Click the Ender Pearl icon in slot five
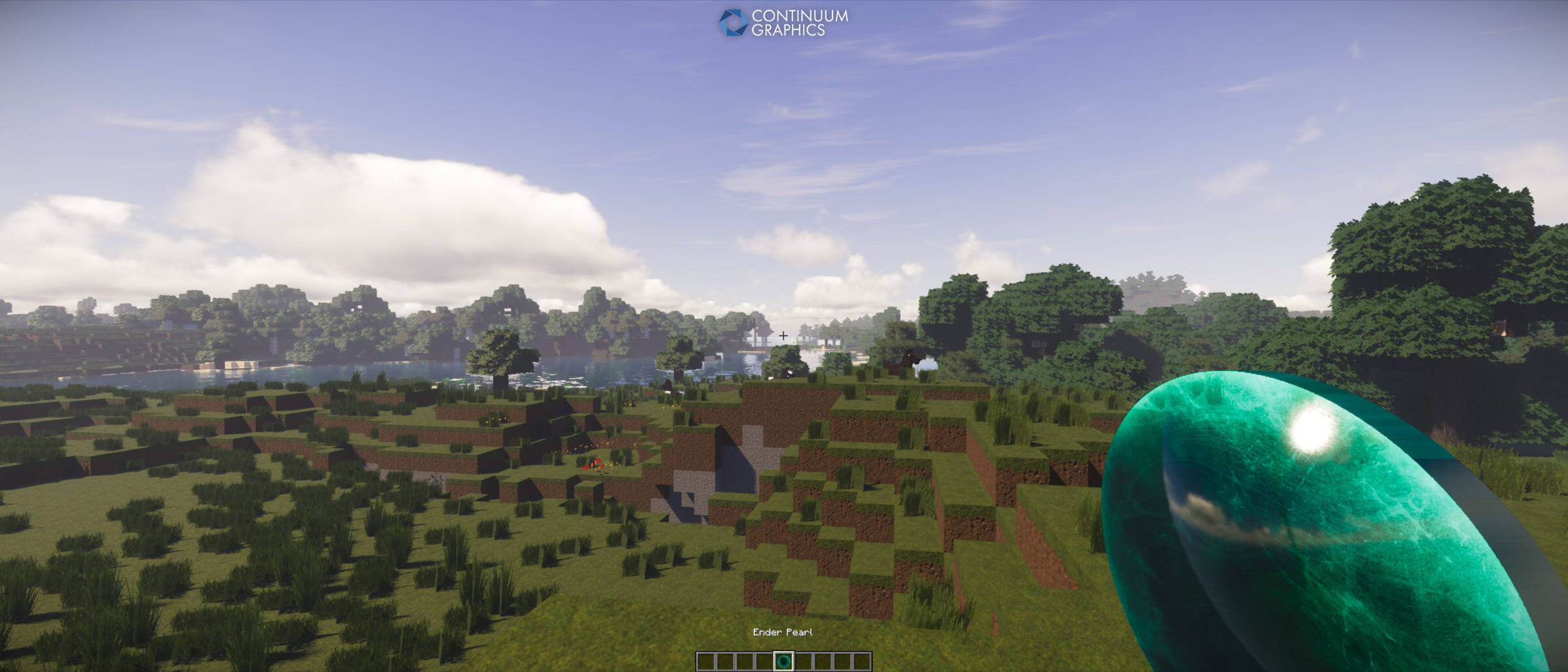 pyautogui.click(x=783, y=660)
